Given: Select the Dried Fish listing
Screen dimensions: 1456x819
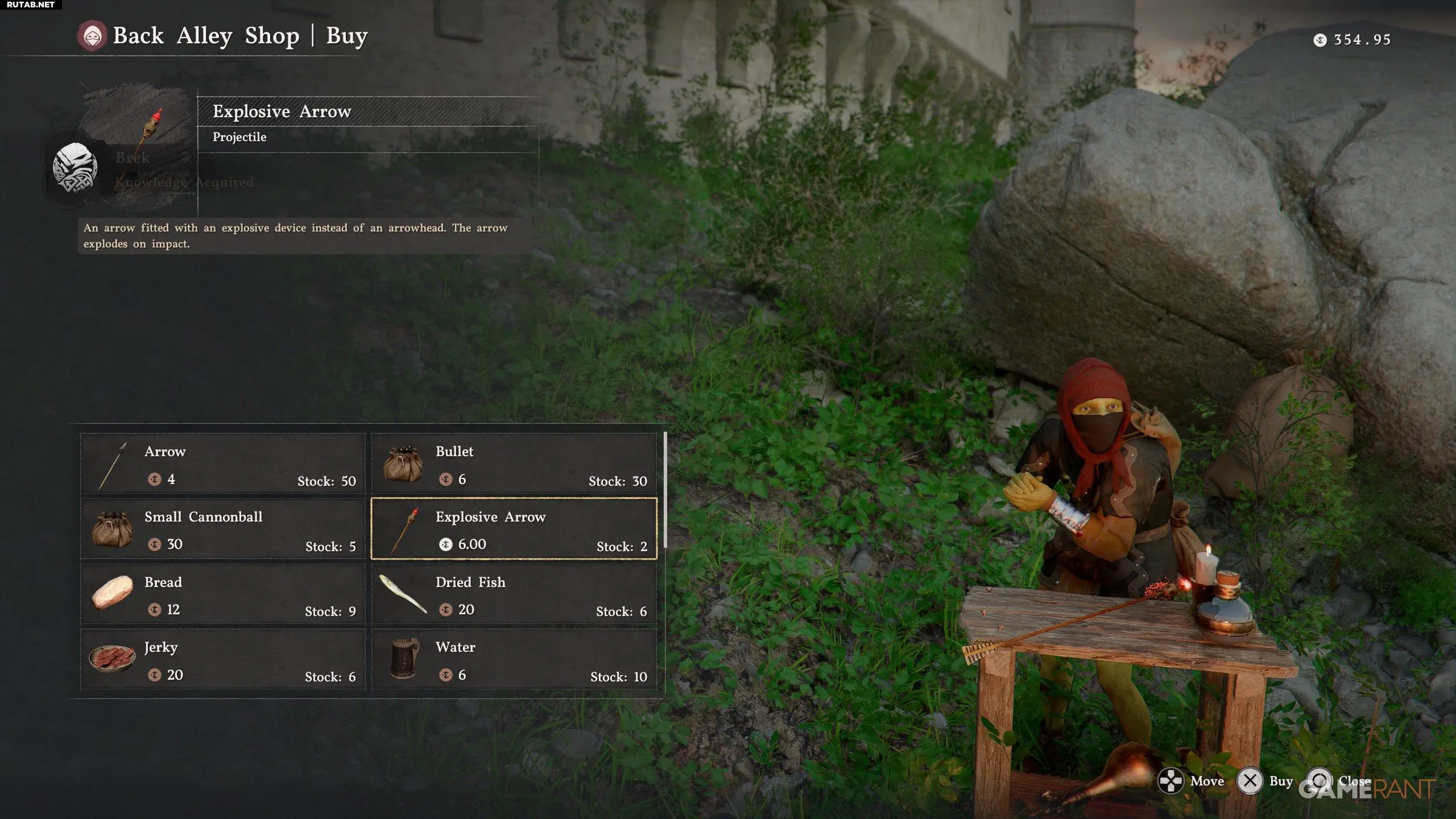Looking at the screenshot, I should tap(514, 595).
